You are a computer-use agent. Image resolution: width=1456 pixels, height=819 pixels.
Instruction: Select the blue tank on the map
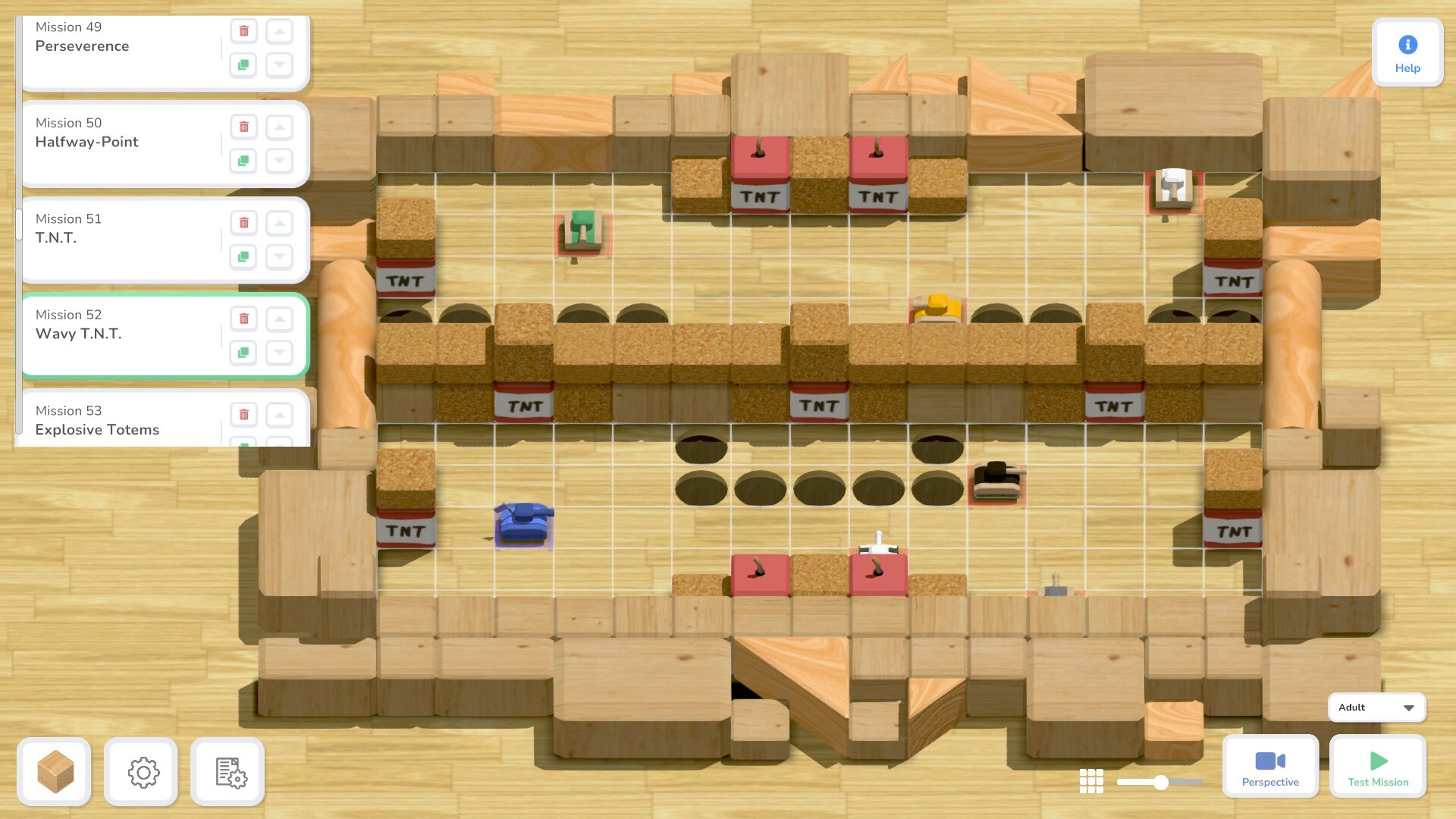(x=523, y=523)
